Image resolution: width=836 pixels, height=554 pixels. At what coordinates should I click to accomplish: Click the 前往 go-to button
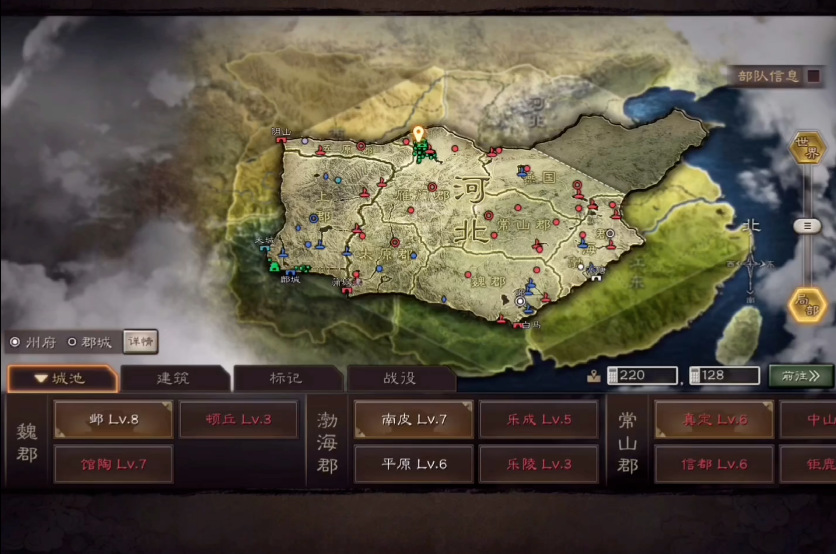801,376
